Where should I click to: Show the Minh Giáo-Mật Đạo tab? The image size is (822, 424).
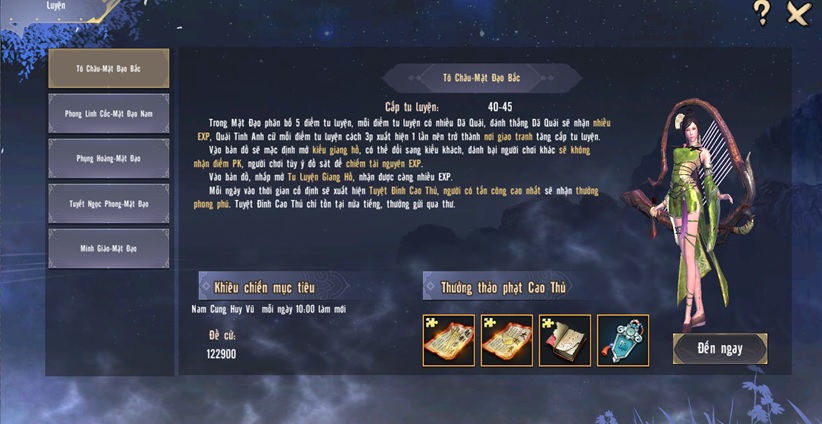(x=109, y=248)
